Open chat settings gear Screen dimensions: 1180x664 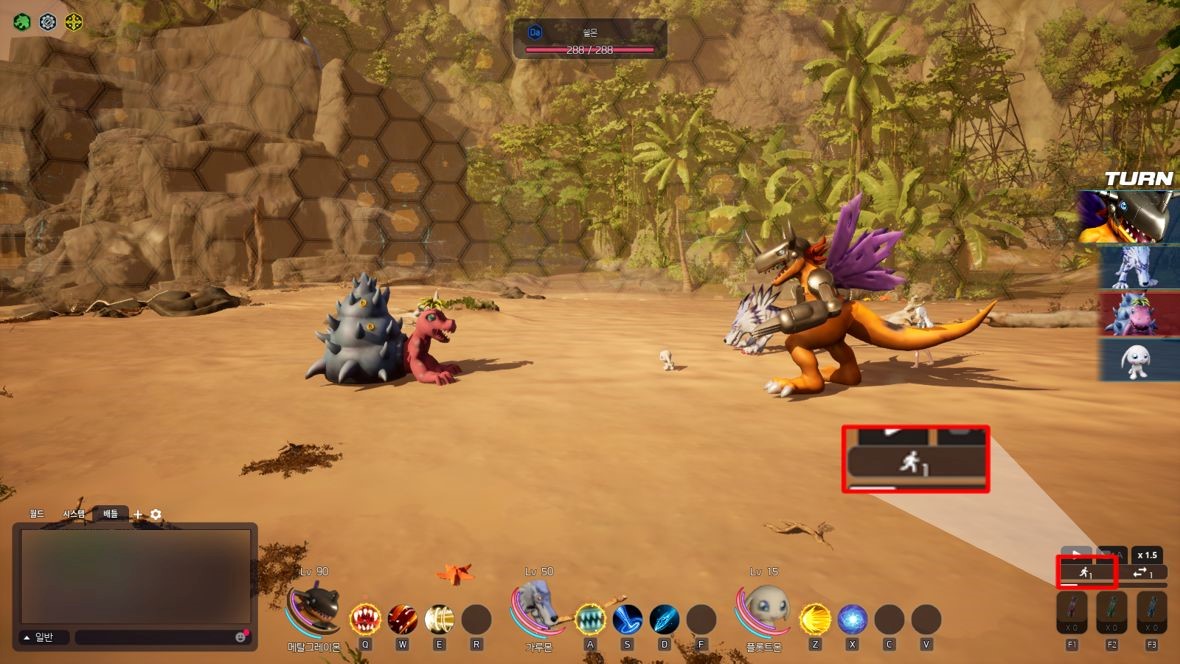tap(156, 514)
